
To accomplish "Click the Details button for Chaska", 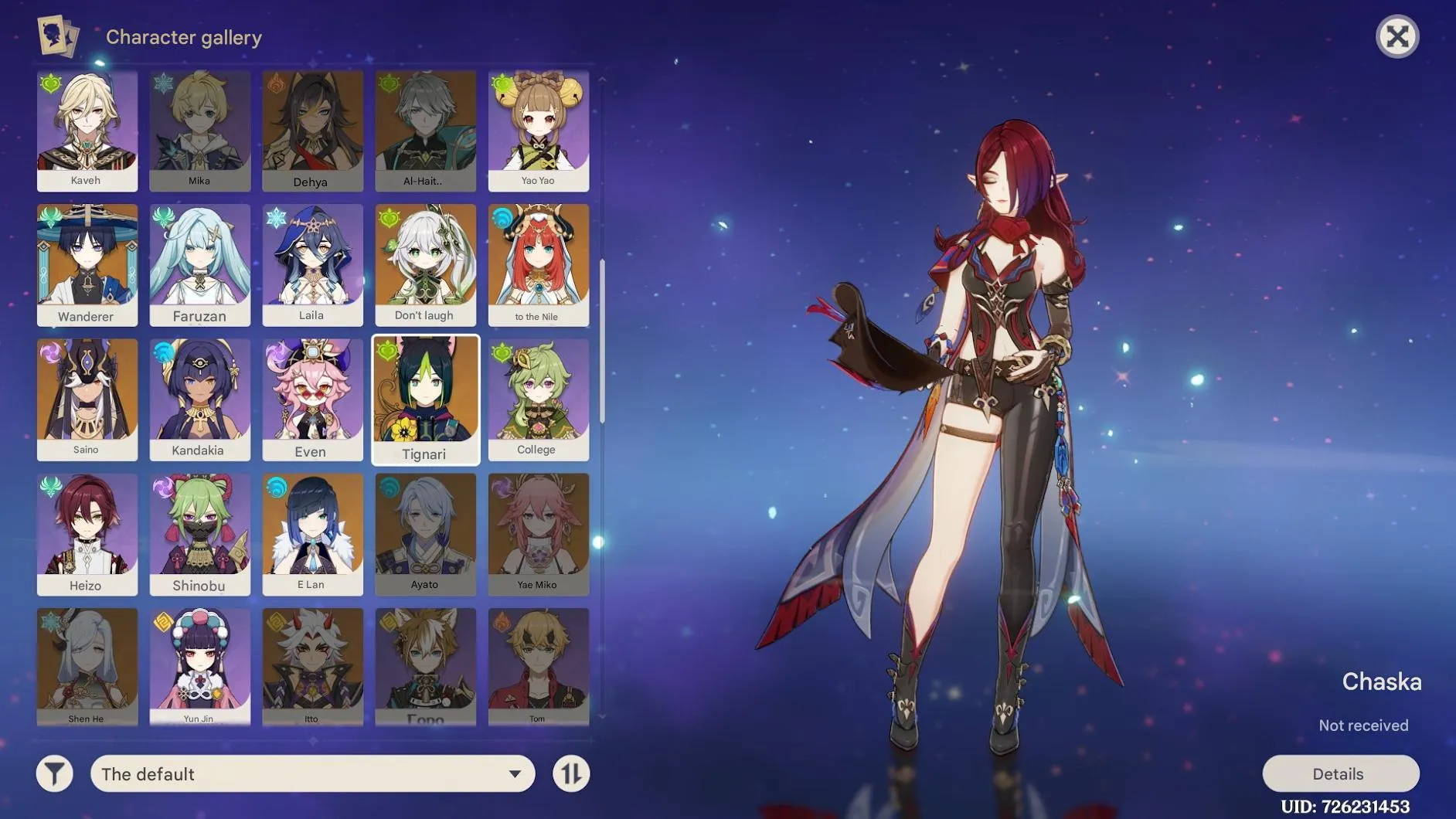I will 1340,773.
